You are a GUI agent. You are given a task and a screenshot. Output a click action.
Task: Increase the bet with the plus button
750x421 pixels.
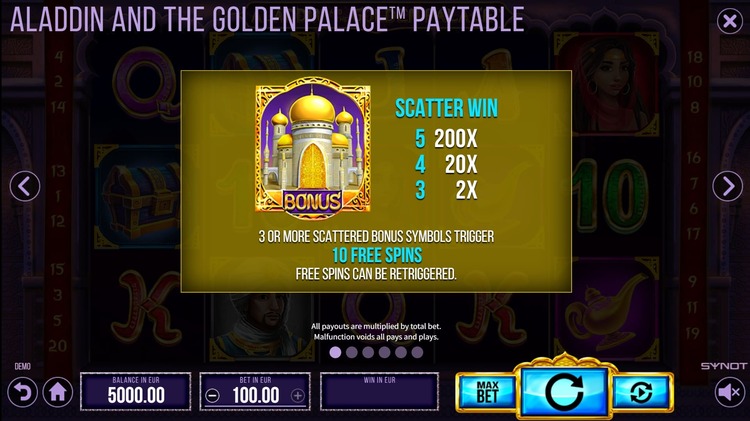(297, 395)
